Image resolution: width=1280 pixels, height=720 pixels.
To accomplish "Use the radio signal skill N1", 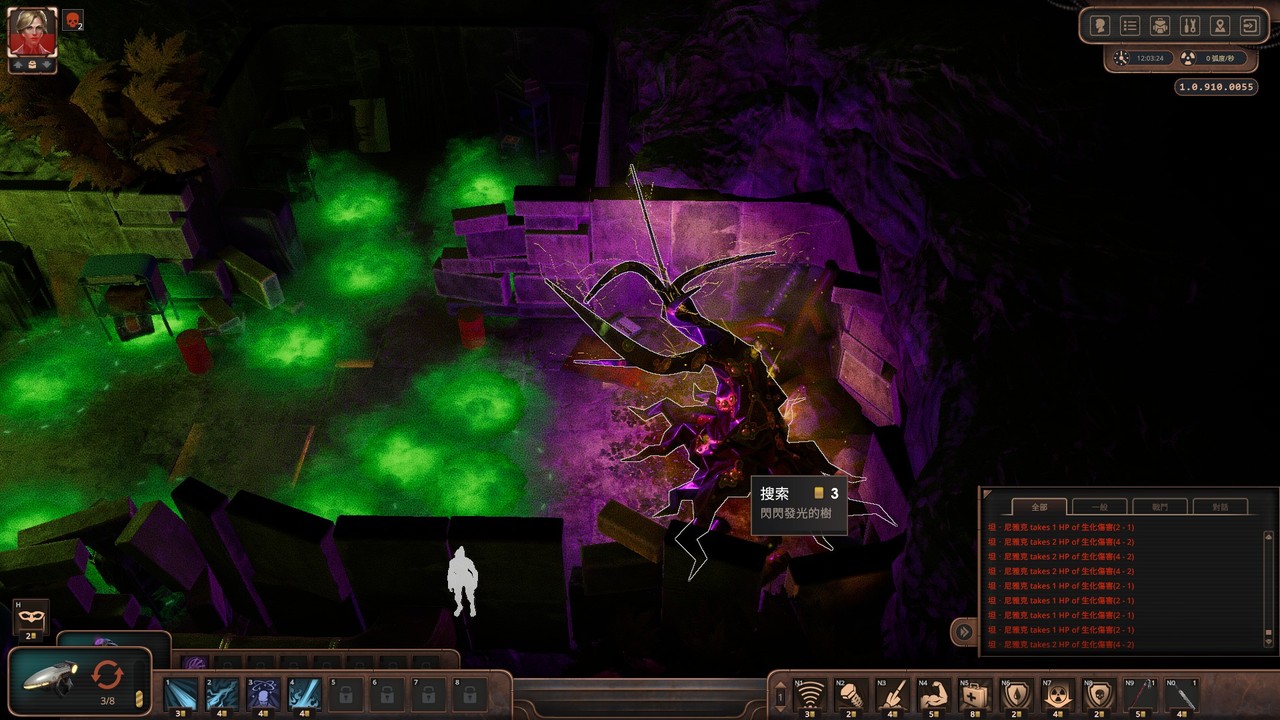I will pos(810,694).
